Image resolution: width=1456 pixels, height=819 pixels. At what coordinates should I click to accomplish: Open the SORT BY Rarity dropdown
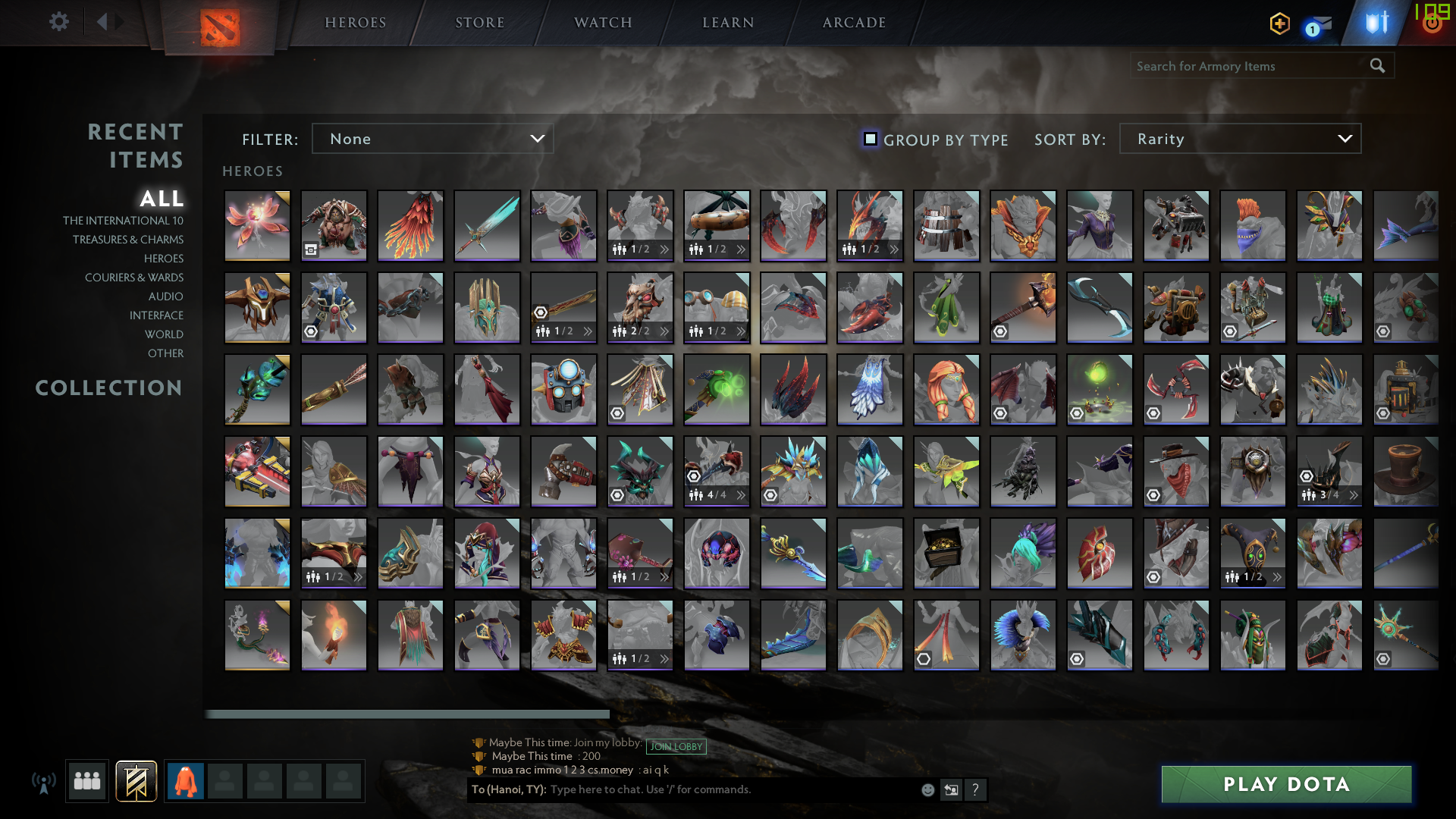click(1239, 138)
